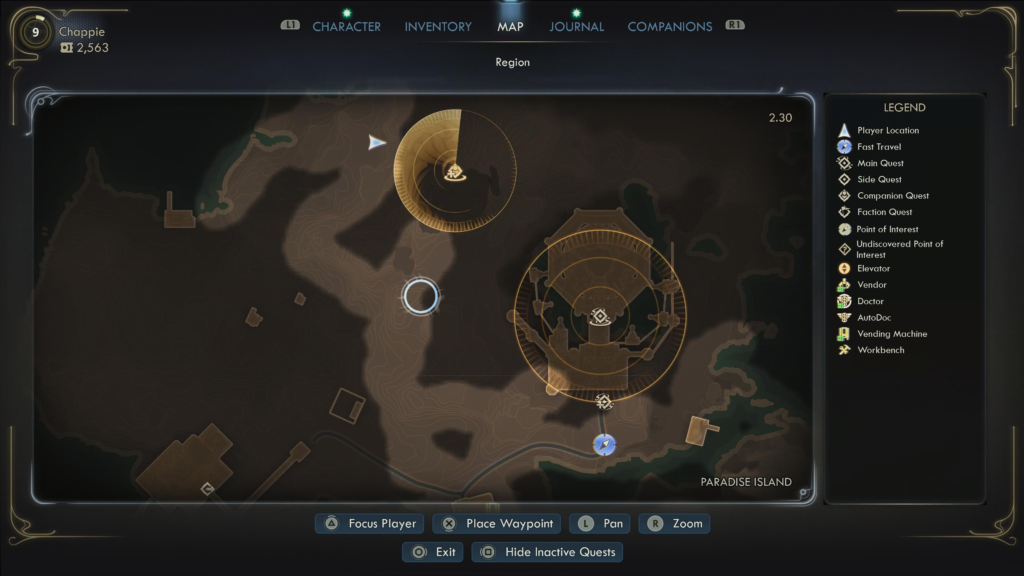Image resolution: width=1024 pixels, height=576 pixels.
Task: Select the quest marker just above the fast travel point
Action: (x=603, y=402)
